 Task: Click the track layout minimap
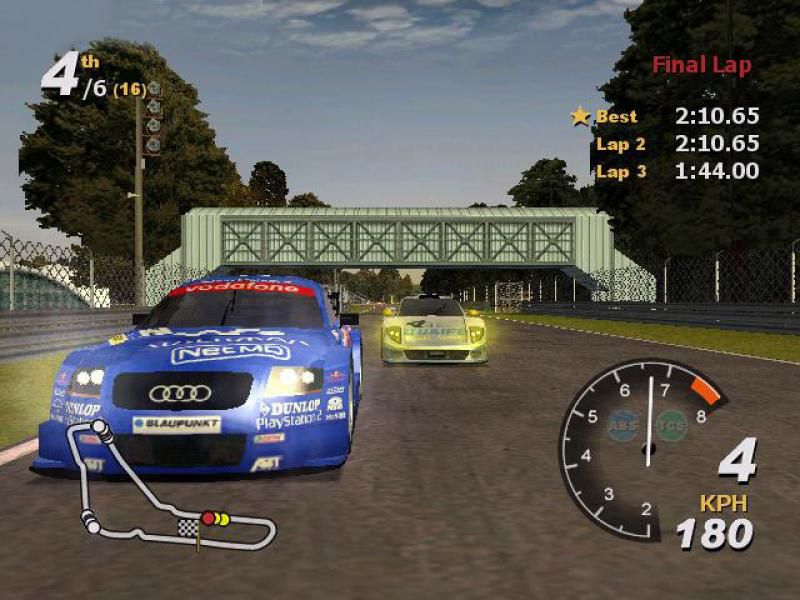point(170,492)
